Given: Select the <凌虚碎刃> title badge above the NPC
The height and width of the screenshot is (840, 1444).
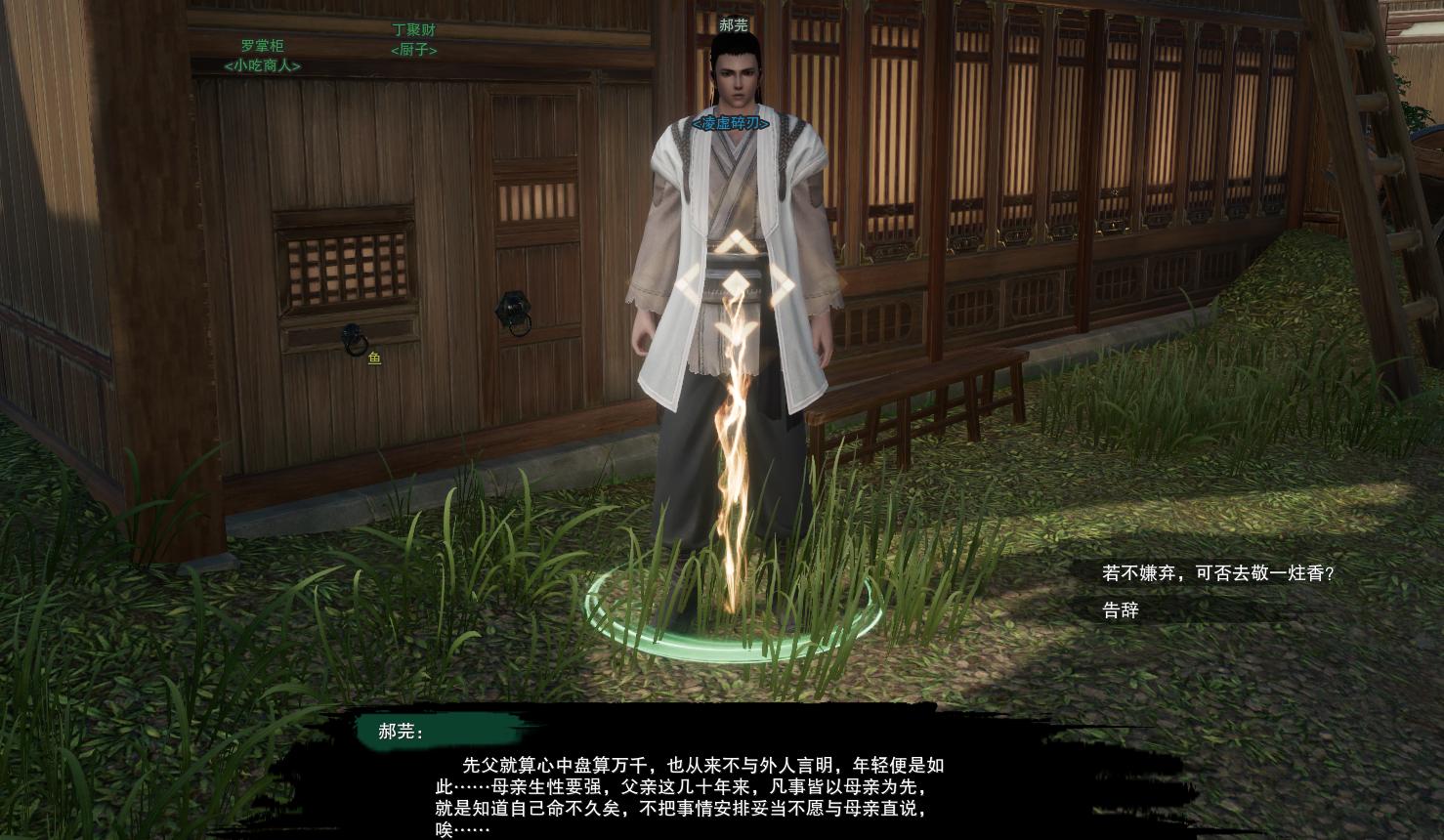Looking at the screenshot, I should 731,125.
